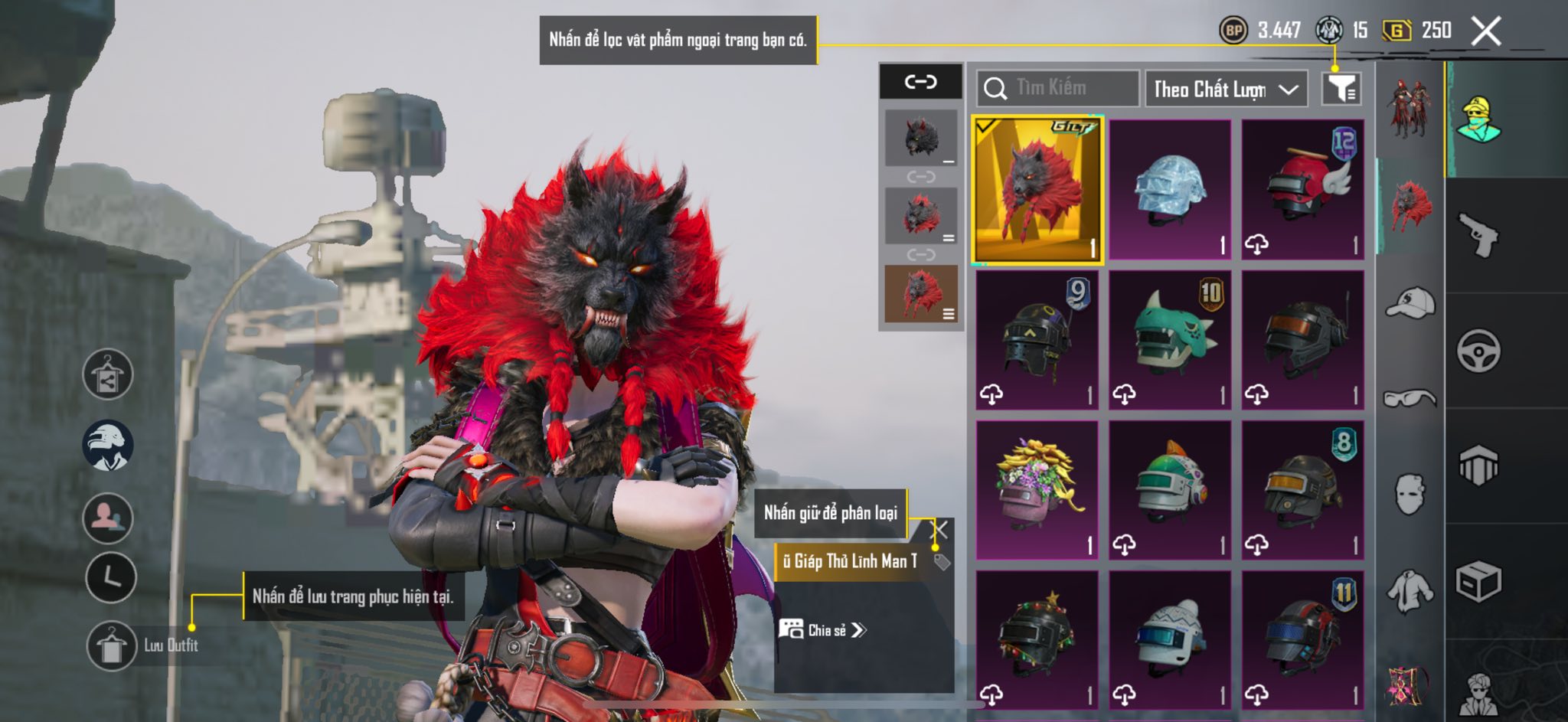Toggle the owned-items filter funnel icon
Viewport: 1568px width, 722px height.
coord(1341,89)
